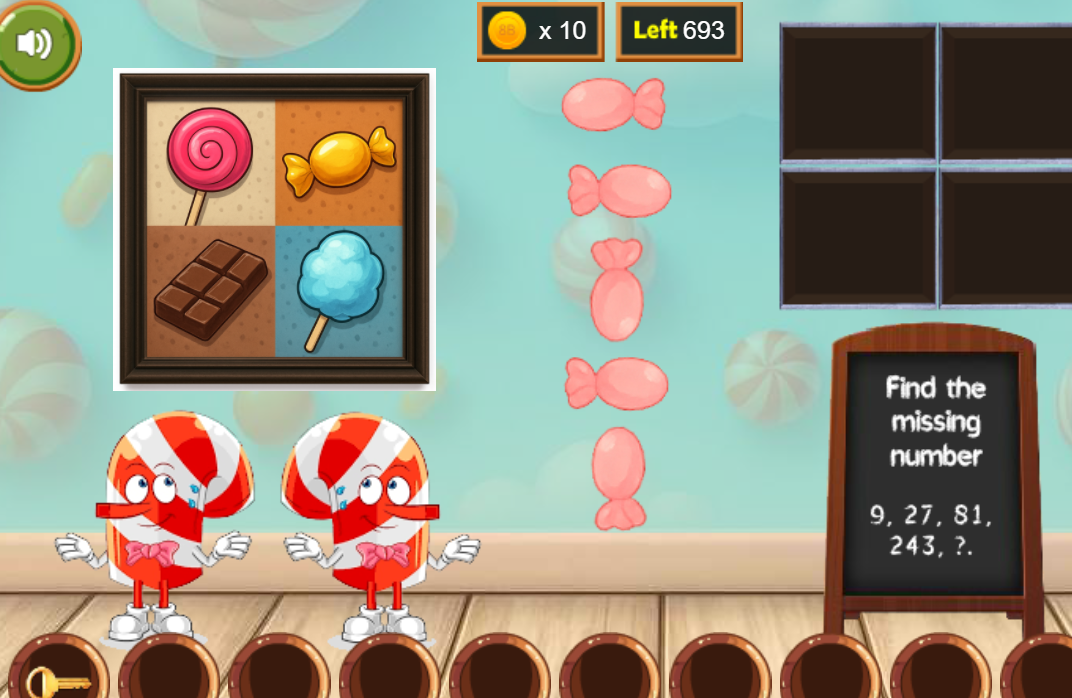Rotate the pink candy with two wrapper ends
1072x698 pixels.
coord(613,104)
